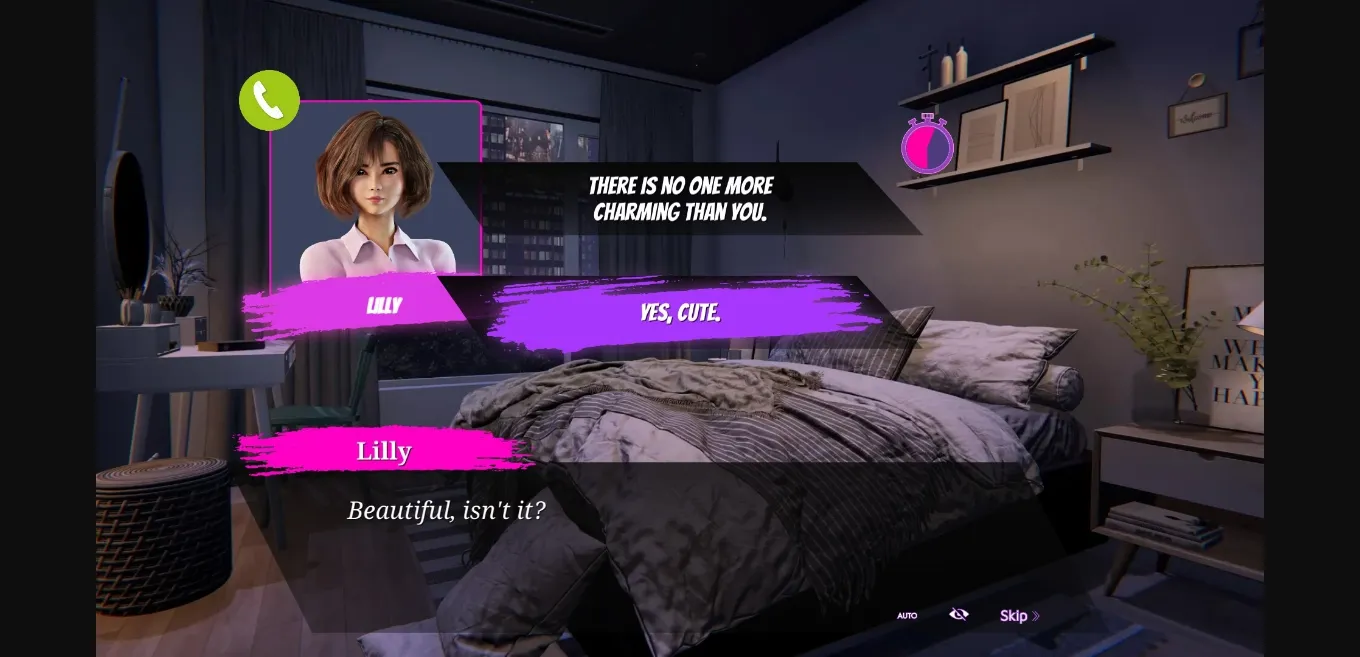Screen dimensions: 1360x657
Task: Click the green phone call icon
Action: tap(269, 100)
